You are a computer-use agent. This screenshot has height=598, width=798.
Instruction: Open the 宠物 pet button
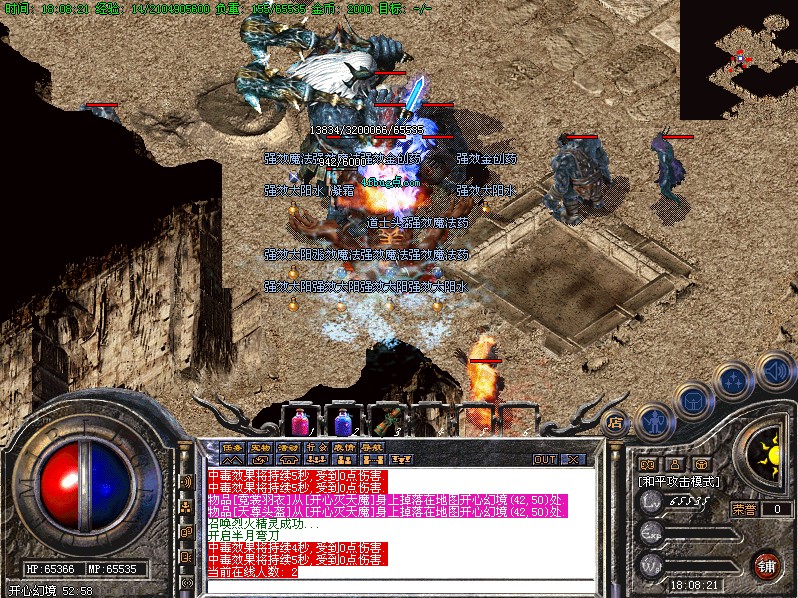click(x=260, y=447)
